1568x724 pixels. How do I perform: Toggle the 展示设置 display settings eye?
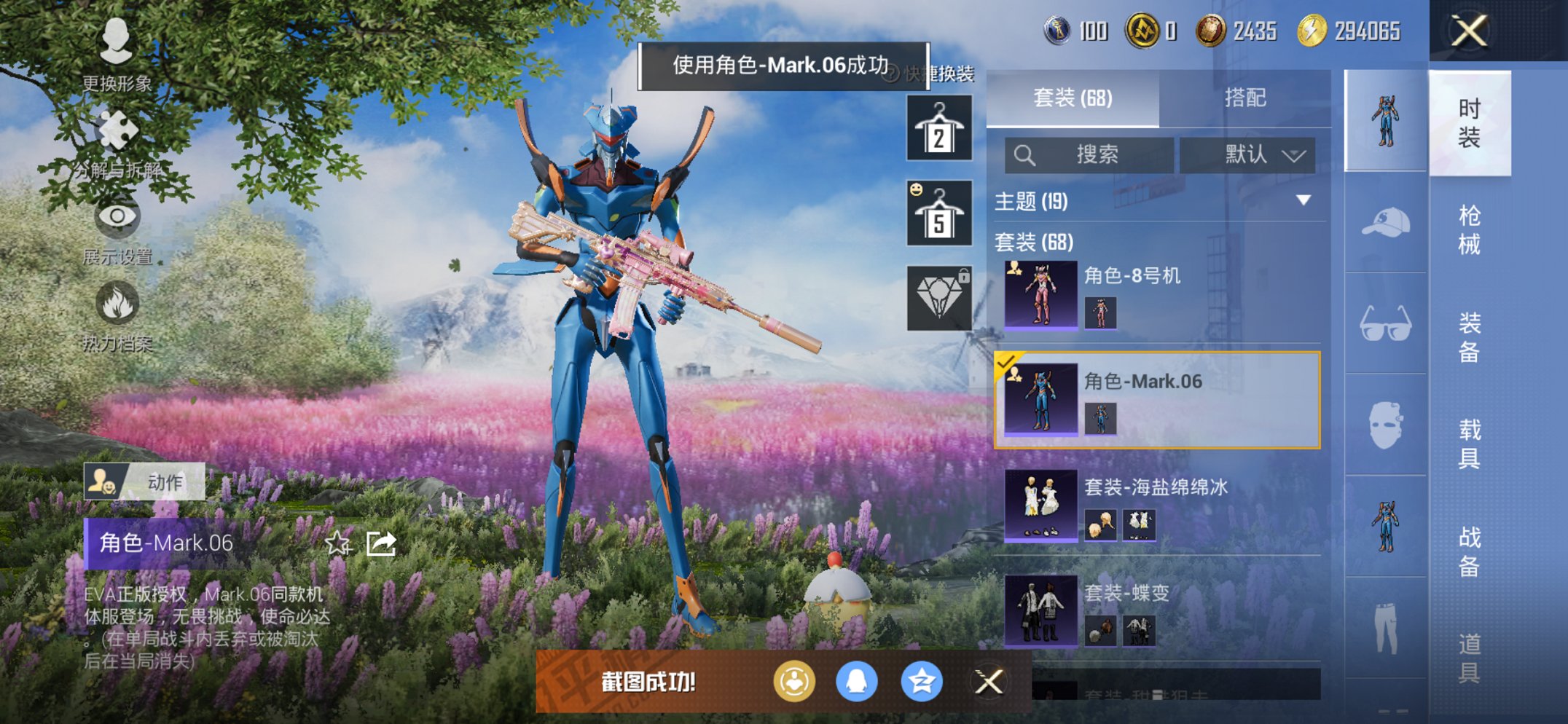[117, 219]
